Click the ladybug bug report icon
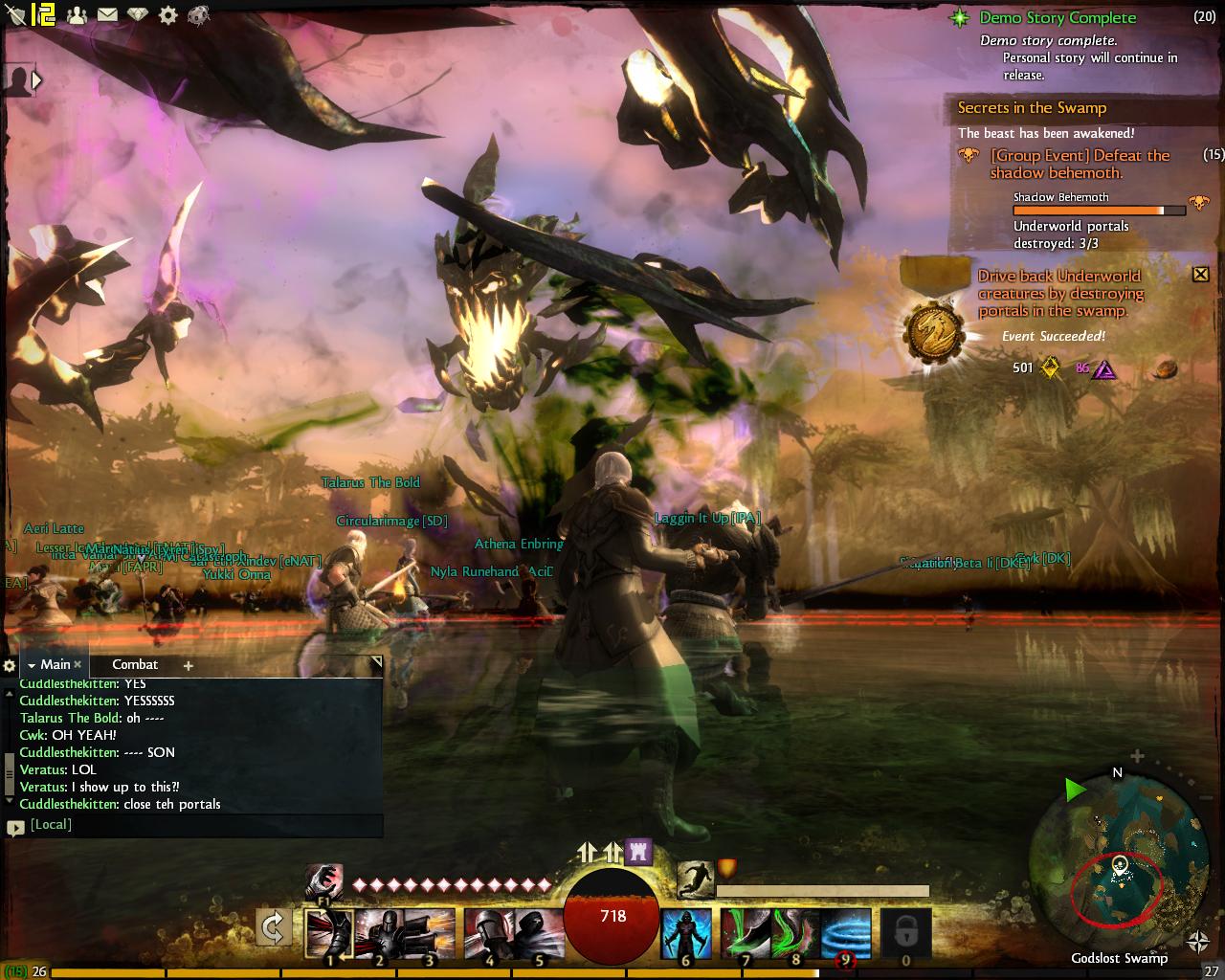This screenshot has height=980, width=1225. point(198,14)
